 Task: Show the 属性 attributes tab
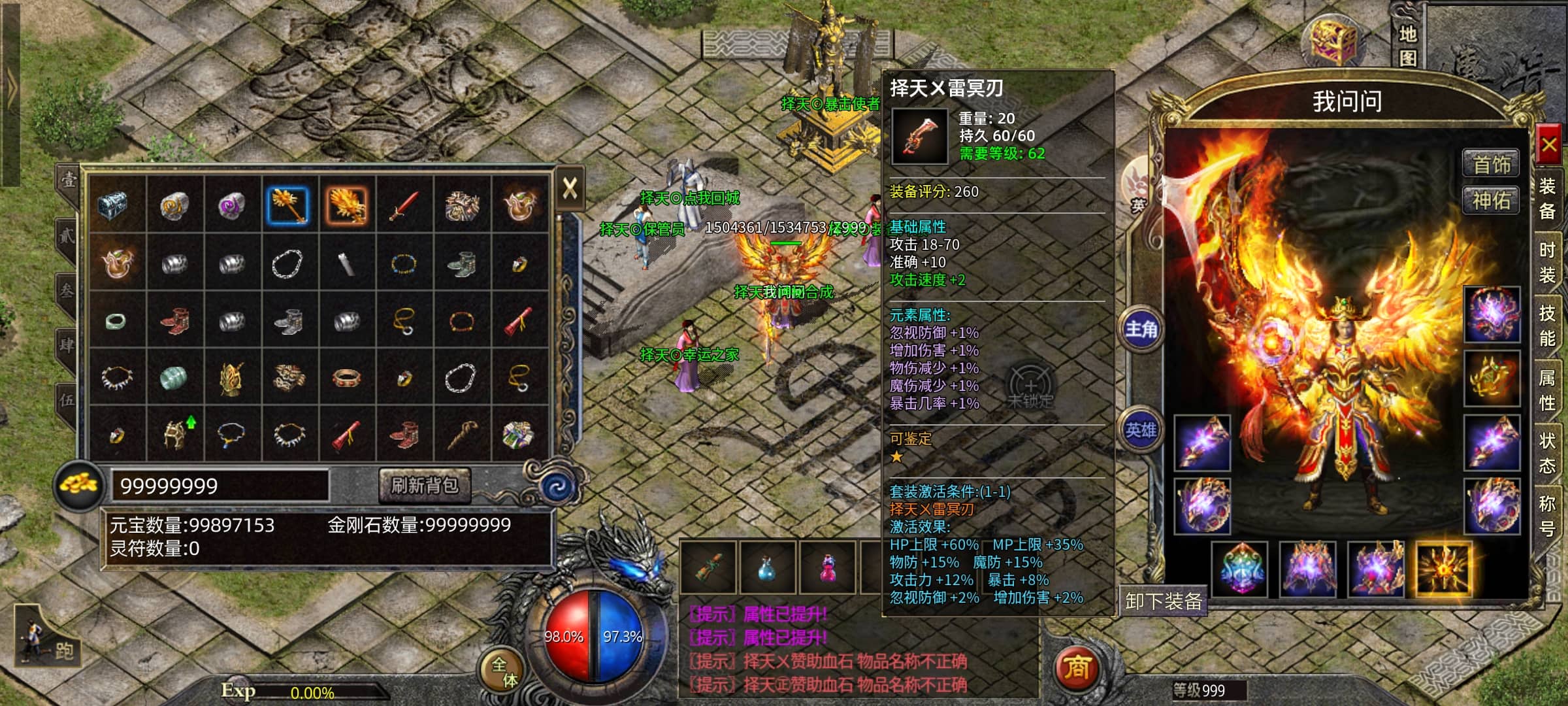1547,390
